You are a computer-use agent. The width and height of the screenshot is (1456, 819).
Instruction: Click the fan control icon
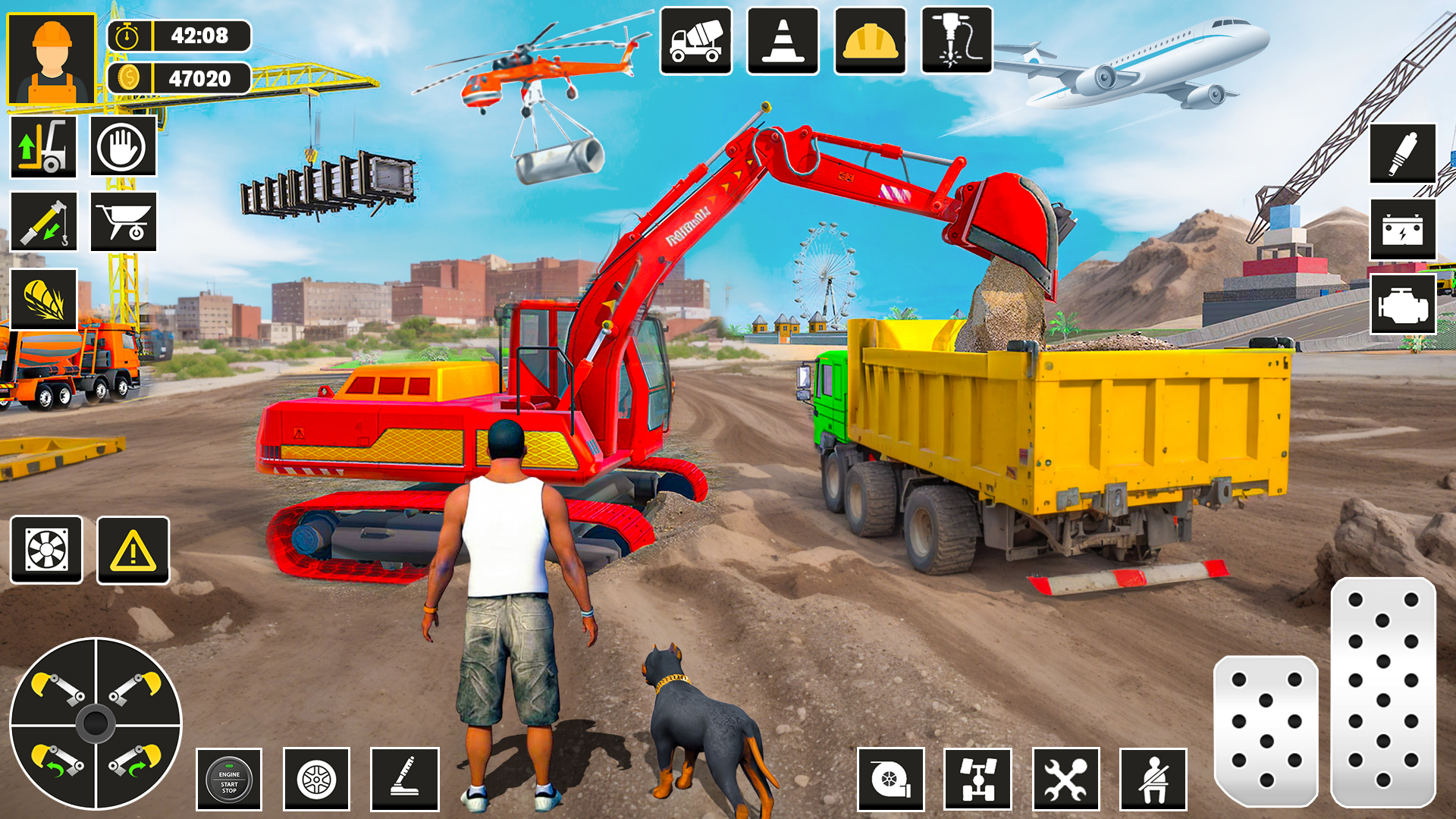click(x=47, y=551)
